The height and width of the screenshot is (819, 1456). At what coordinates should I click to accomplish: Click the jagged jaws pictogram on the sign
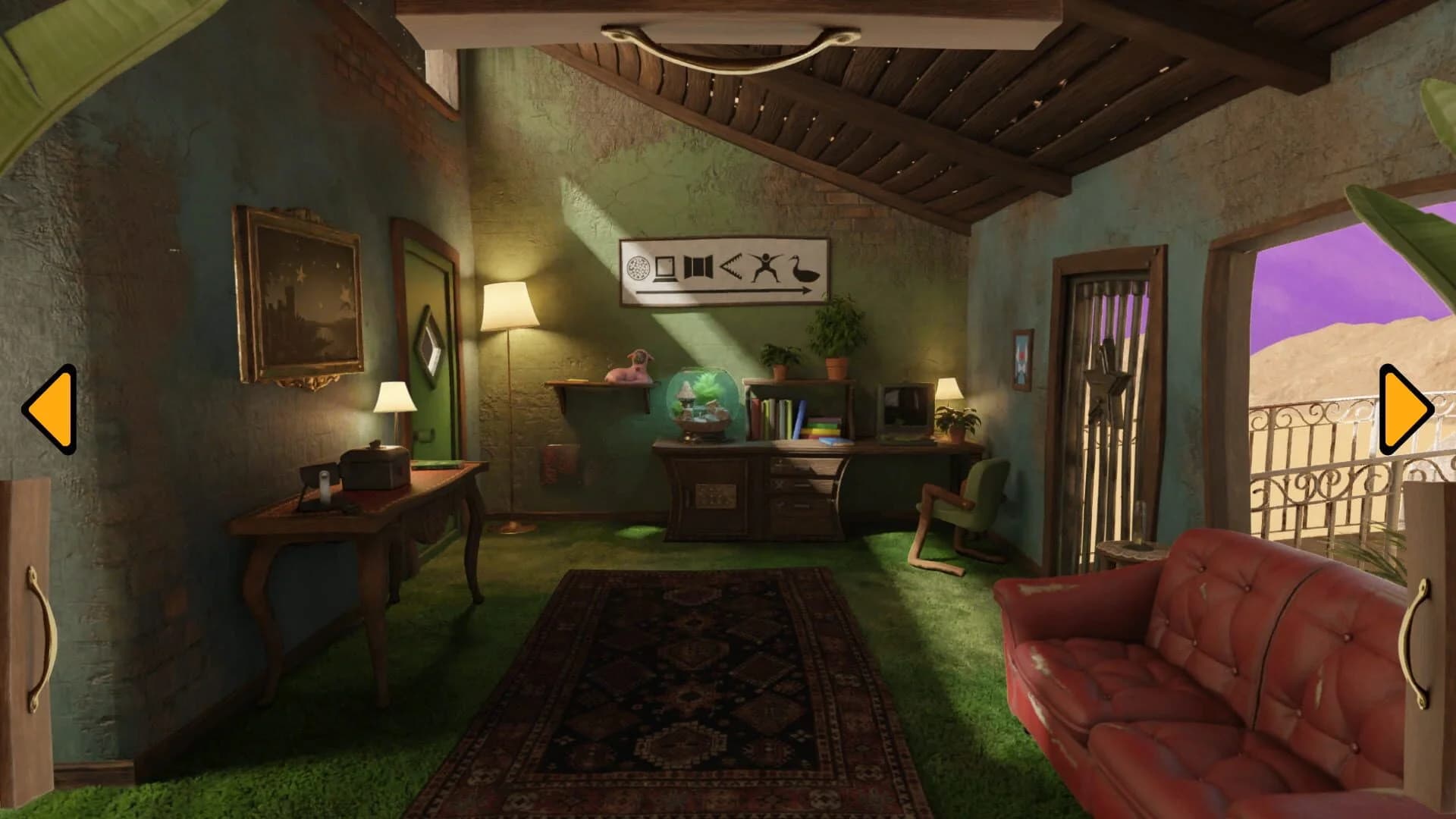pyautogui.click(x=733, y=266)
